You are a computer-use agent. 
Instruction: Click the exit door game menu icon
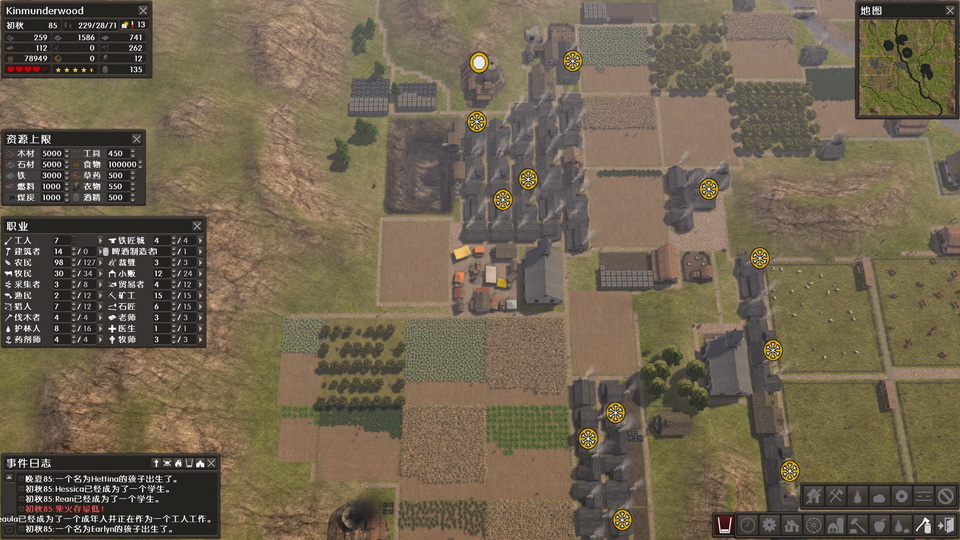coord(945,524)
